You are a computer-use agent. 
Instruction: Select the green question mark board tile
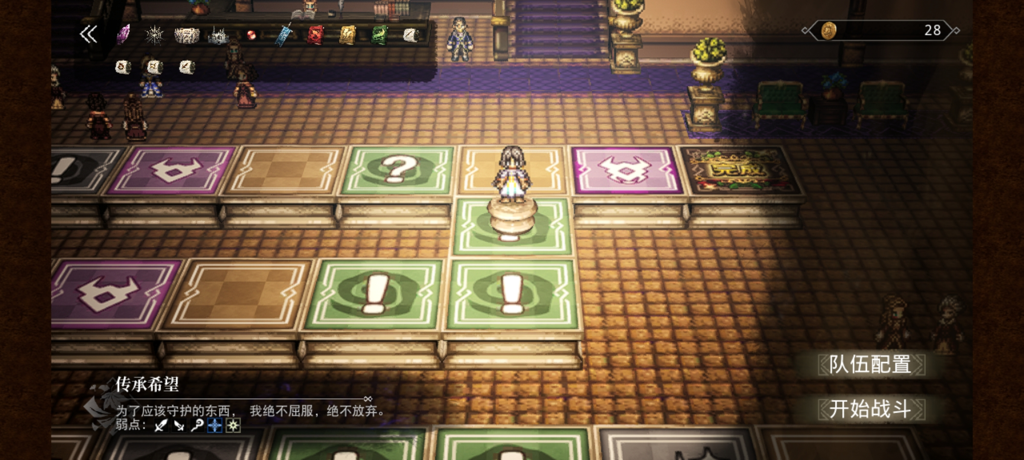pyautogui.click(x=395, y=169)
